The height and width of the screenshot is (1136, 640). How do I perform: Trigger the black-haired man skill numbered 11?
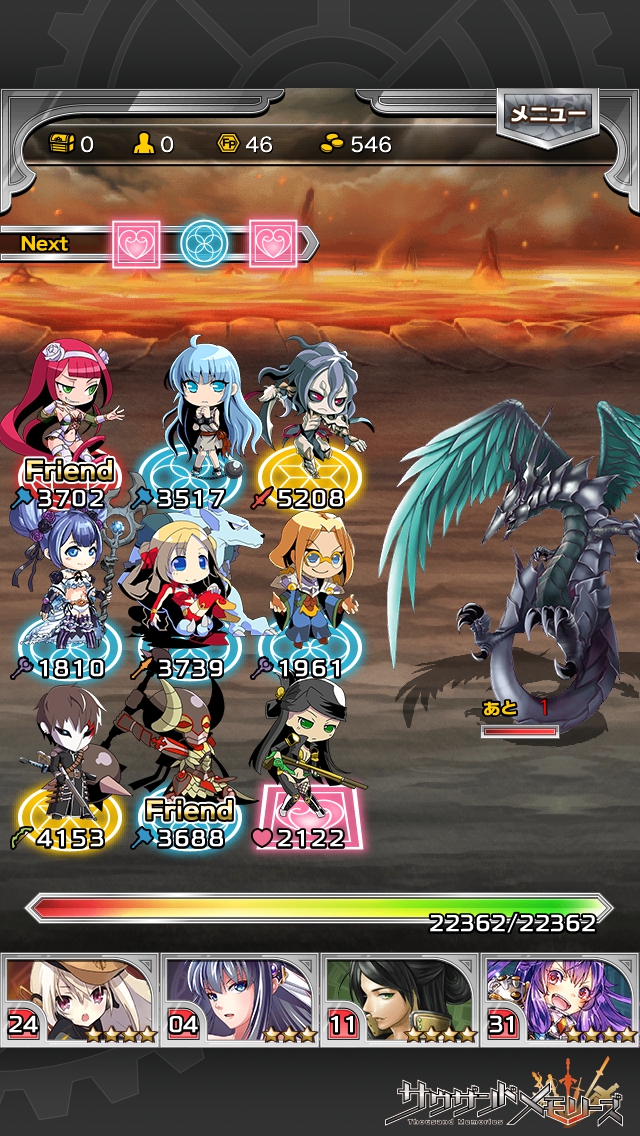pos(400,1000)
